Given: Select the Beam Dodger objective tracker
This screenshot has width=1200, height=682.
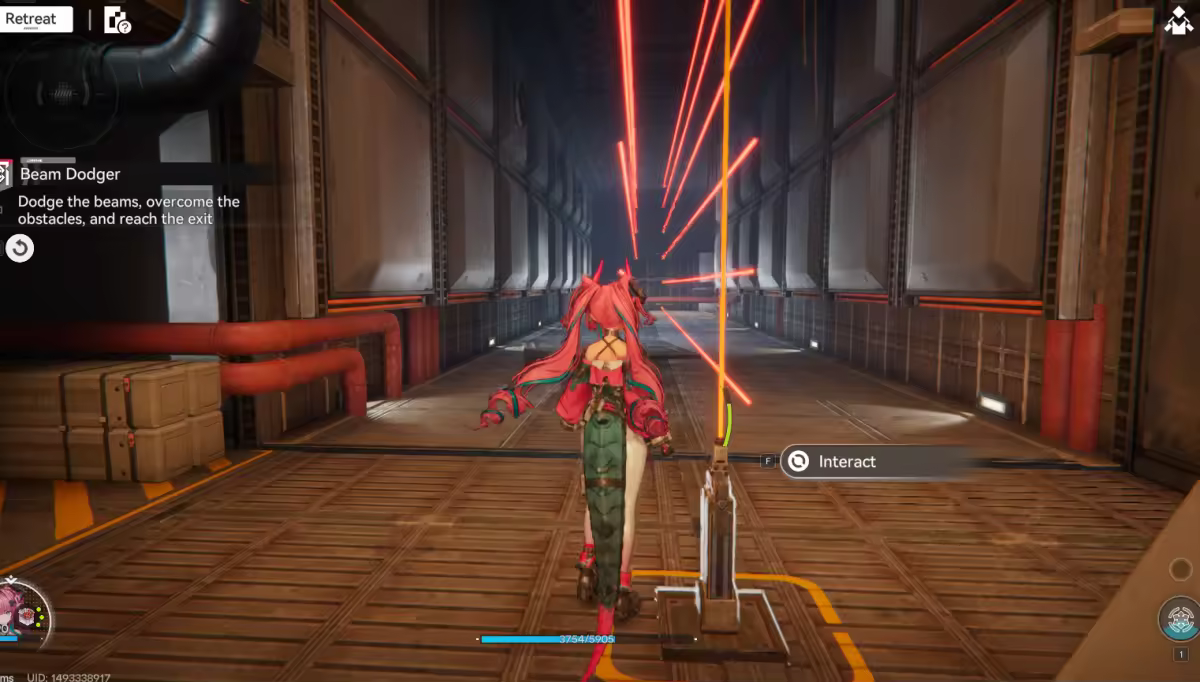Looking at the screenshot, I should (x=70, y=174).
